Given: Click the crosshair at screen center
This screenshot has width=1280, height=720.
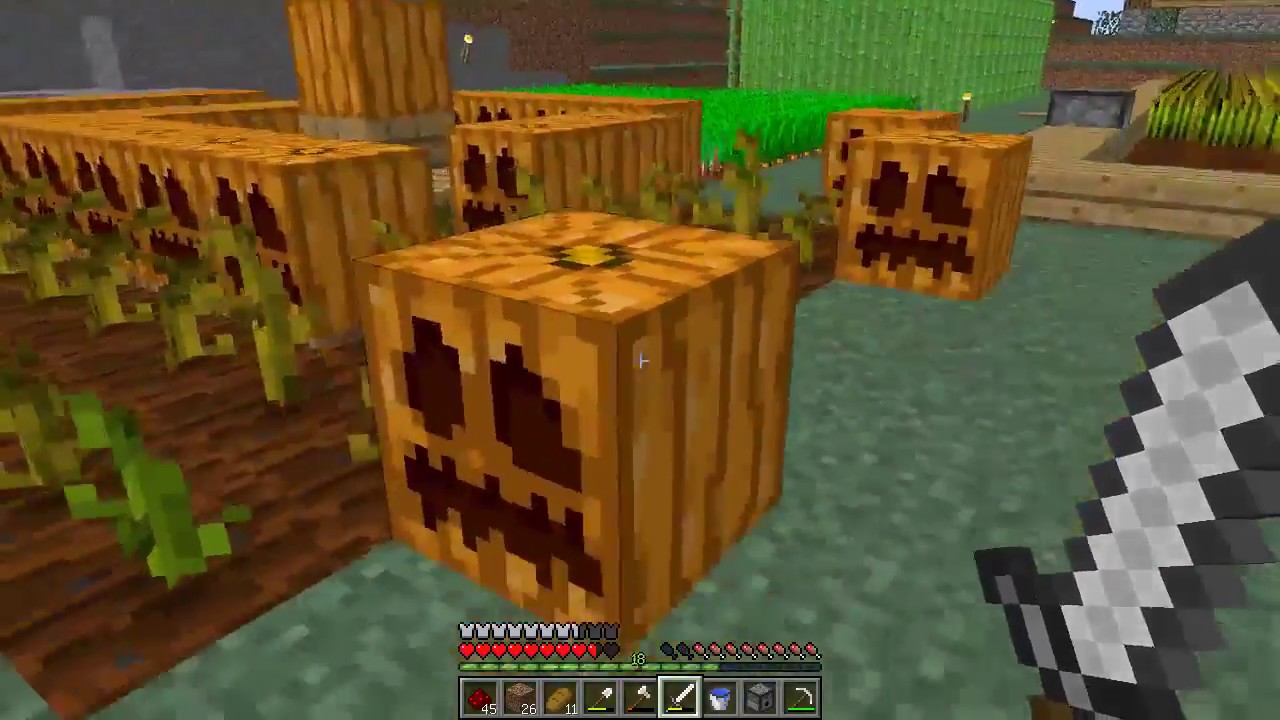Looking at the screenshot, I should 640,360.
